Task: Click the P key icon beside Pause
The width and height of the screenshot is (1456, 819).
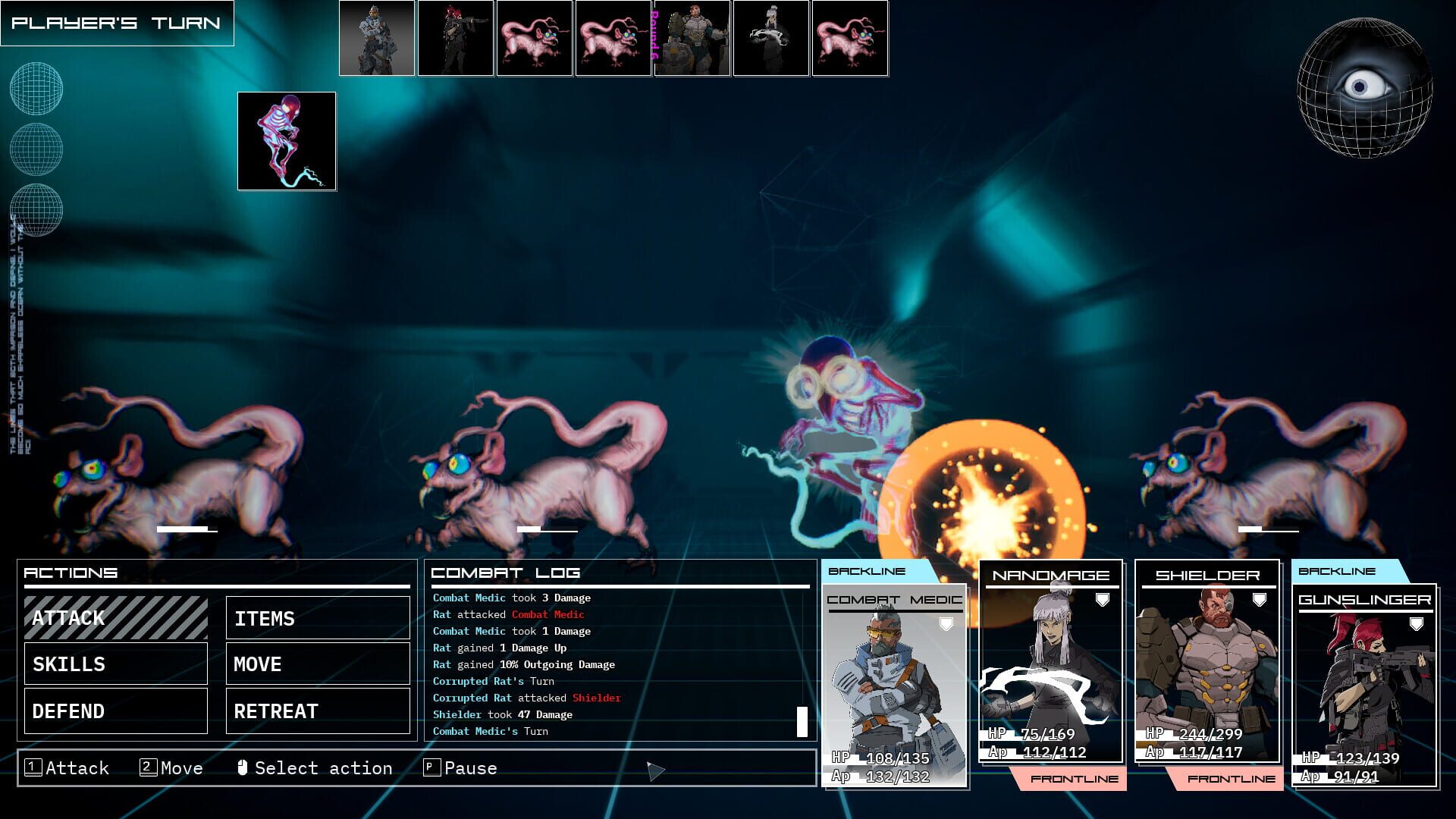Action: (432, 767)
